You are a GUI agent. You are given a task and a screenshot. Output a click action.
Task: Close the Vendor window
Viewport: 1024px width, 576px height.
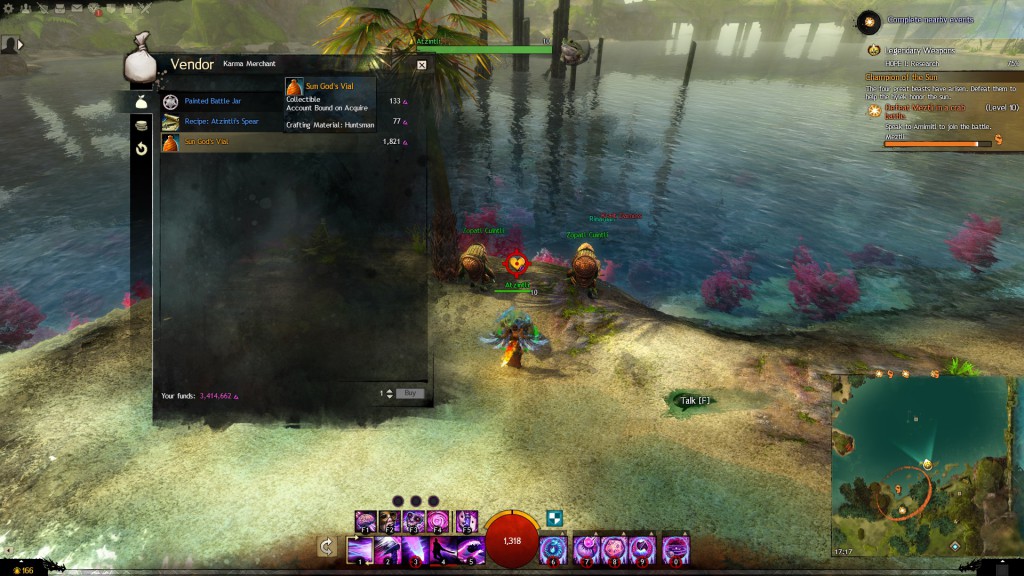click(x=421, y=65)
